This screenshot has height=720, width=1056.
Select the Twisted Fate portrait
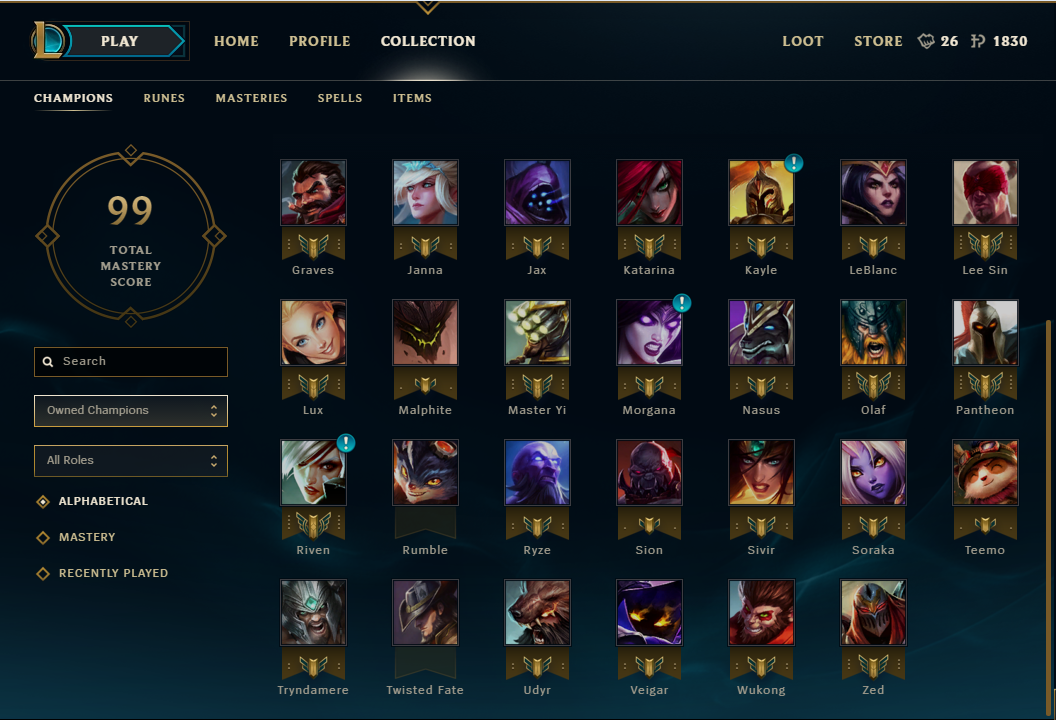425,613
